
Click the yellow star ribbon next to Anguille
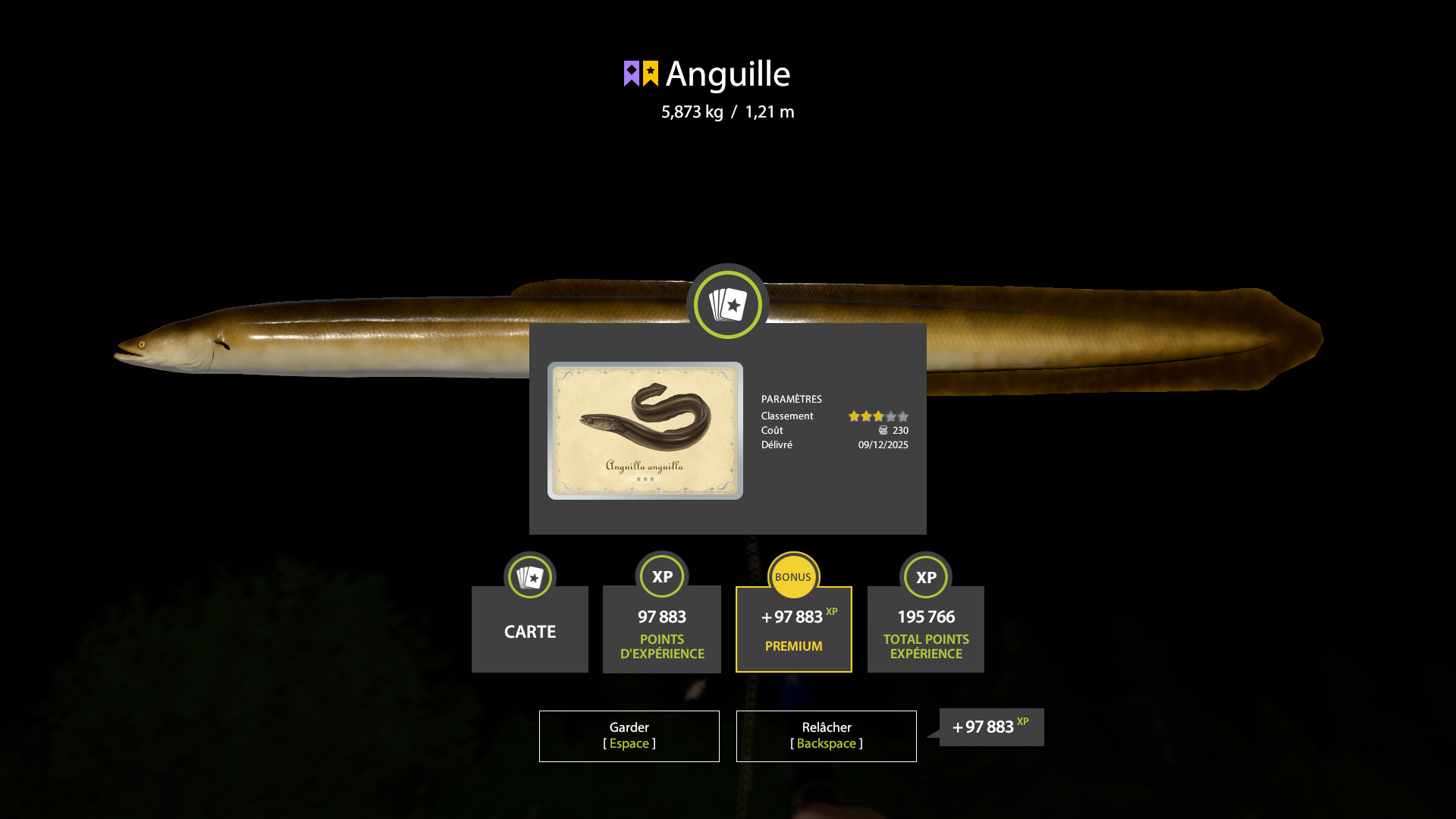[651, 73]
